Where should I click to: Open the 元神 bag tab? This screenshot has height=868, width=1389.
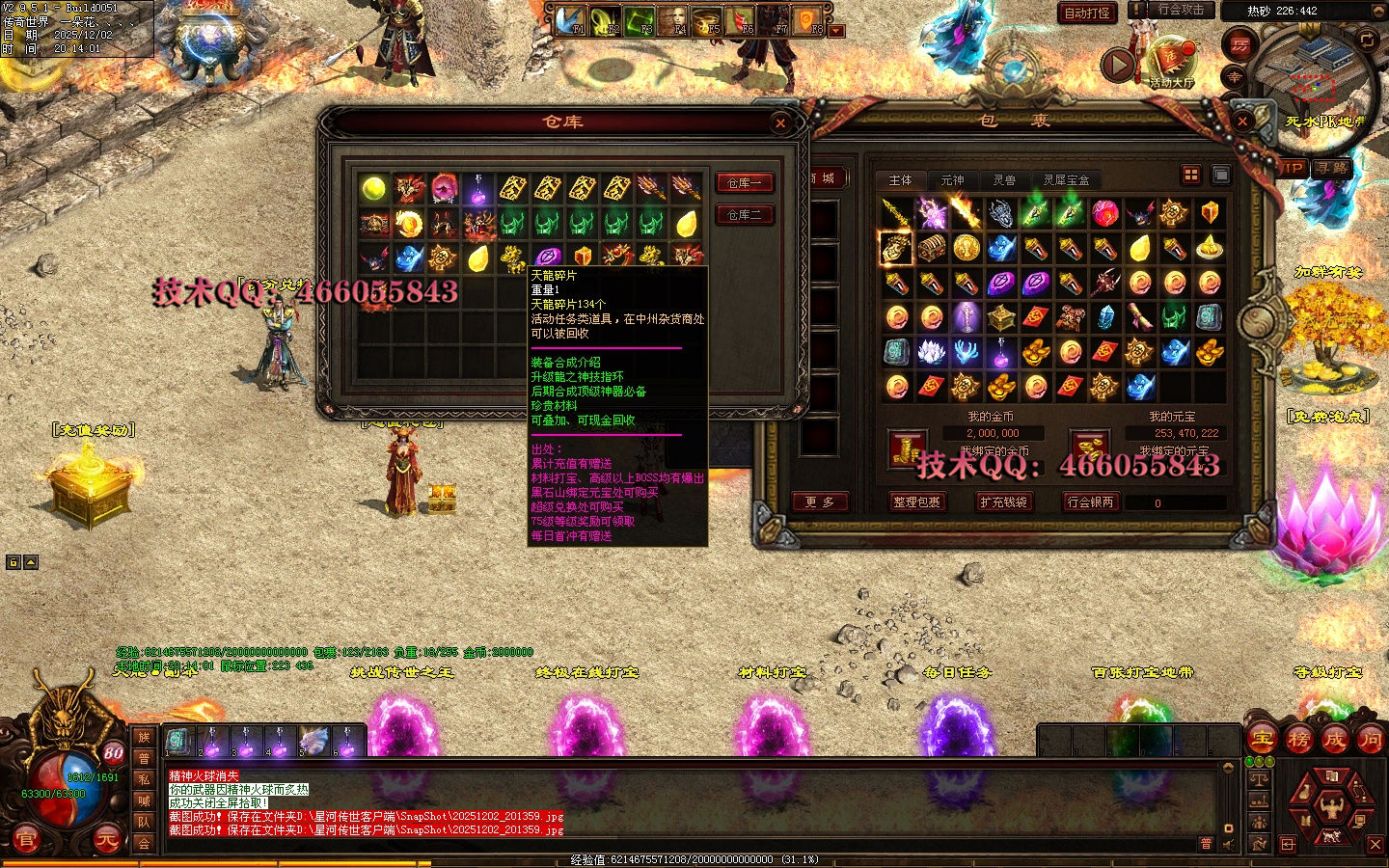(x=952, y=180)
